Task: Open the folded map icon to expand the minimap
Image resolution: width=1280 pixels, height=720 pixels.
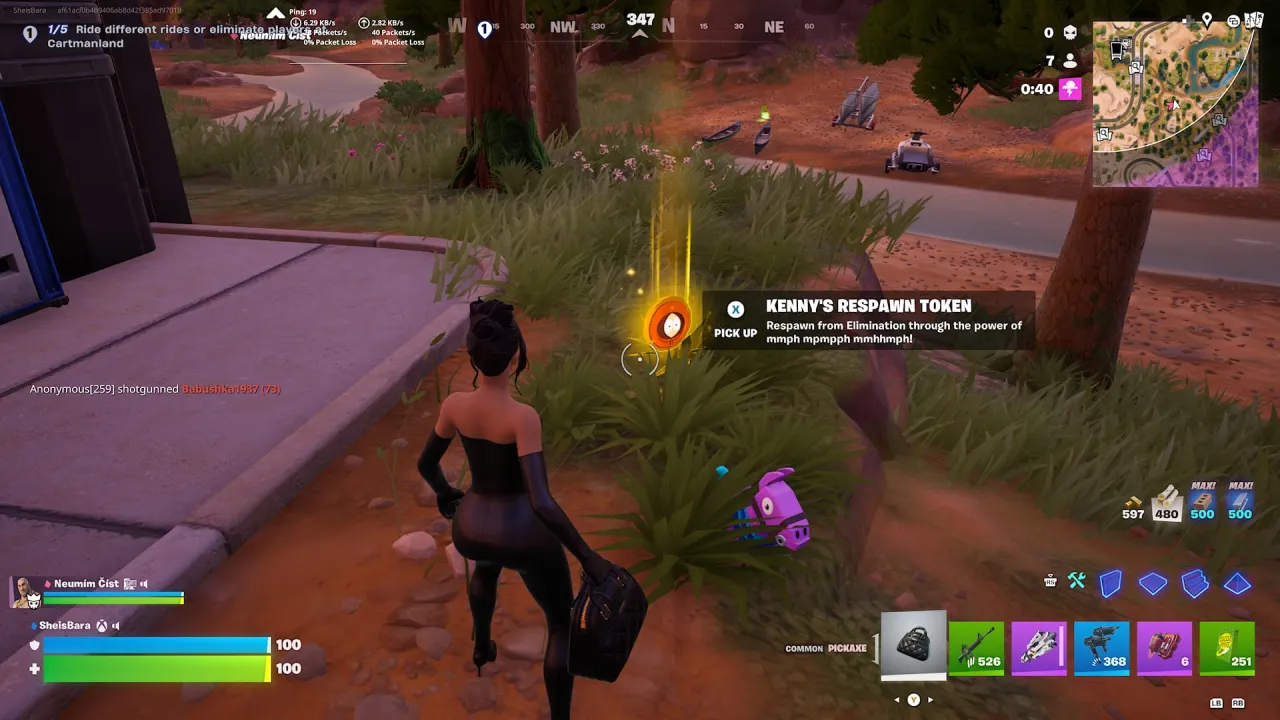Action: 1255,20
